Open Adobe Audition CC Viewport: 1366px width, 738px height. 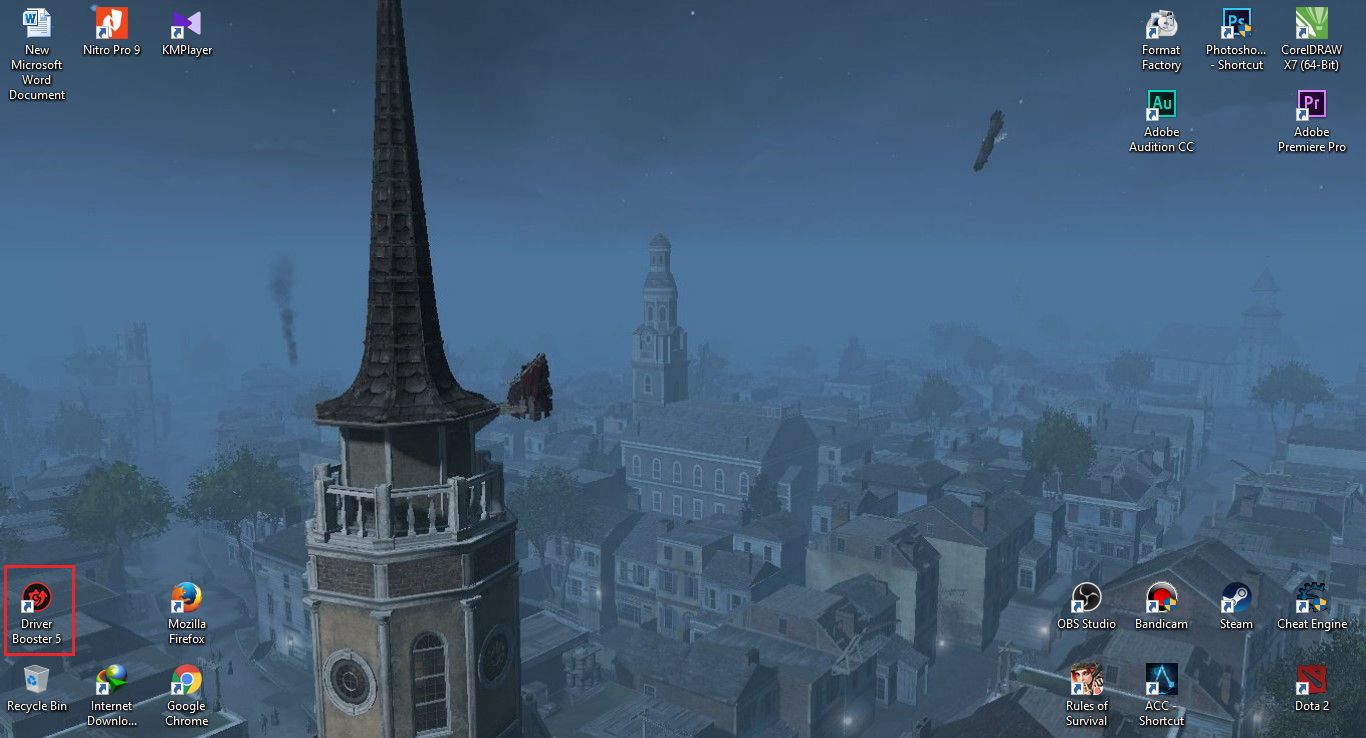(x=1161, y=103)
